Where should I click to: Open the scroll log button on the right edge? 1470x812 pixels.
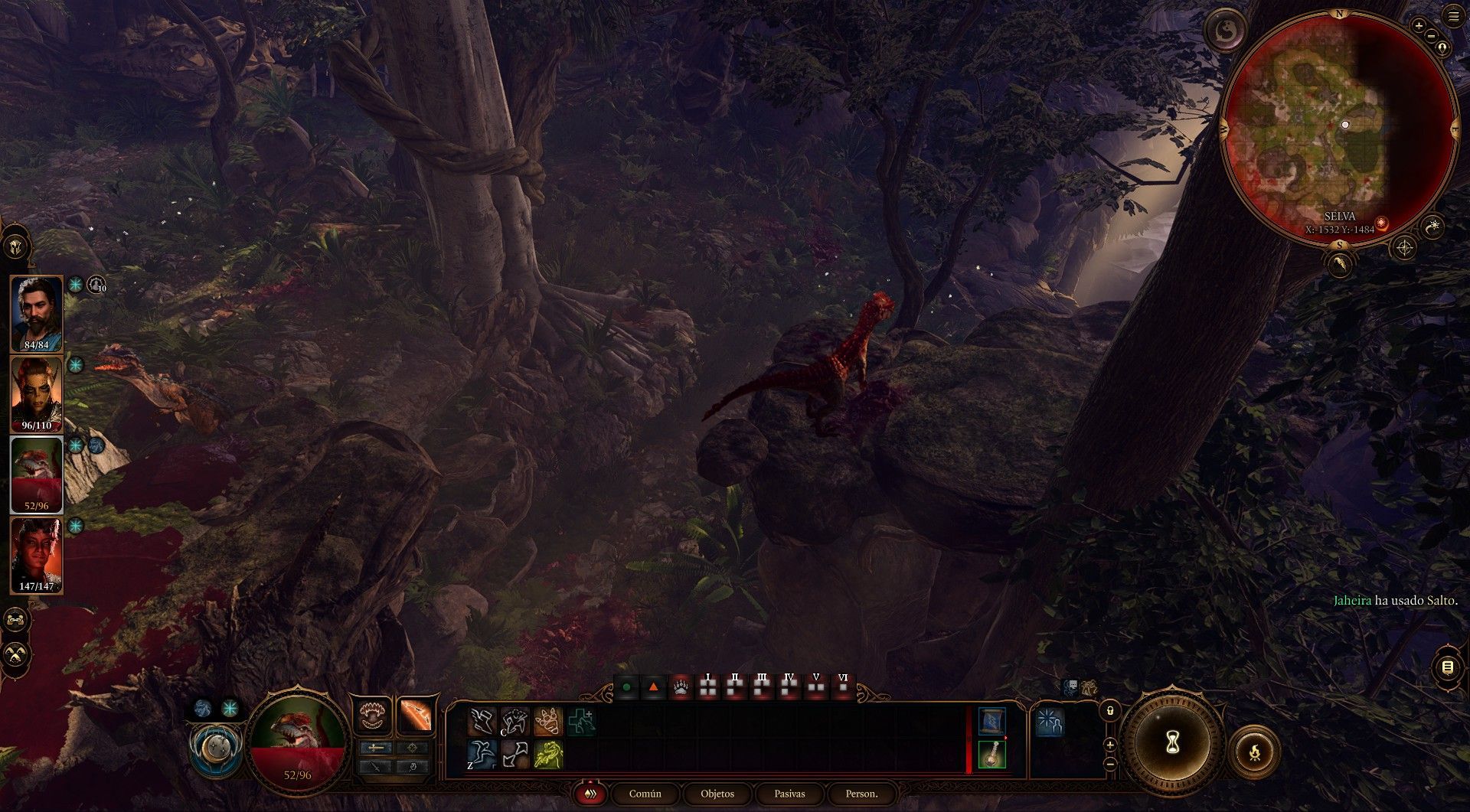1447,667
